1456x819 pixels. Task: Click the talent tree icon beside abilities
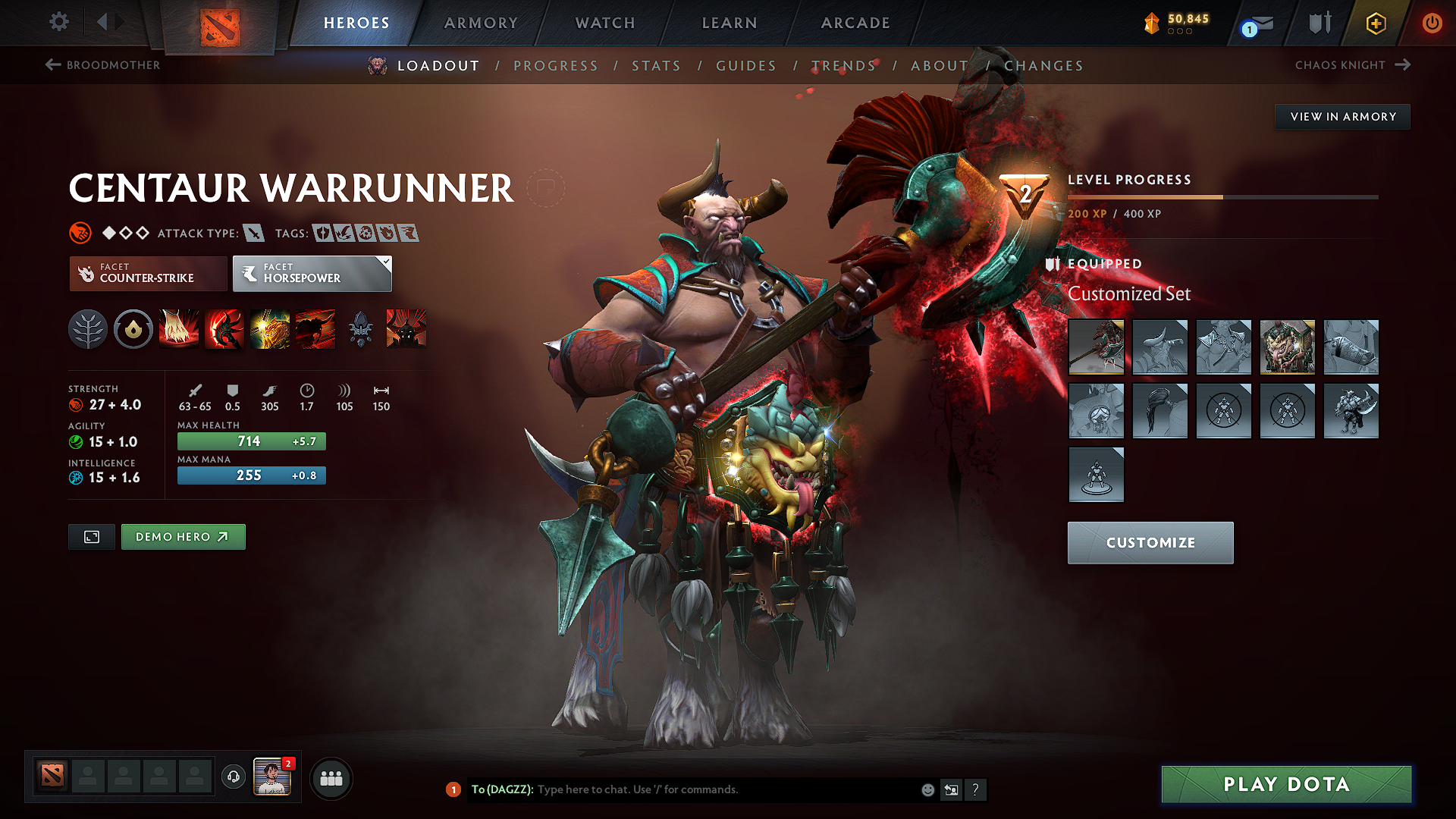(88, 328)
